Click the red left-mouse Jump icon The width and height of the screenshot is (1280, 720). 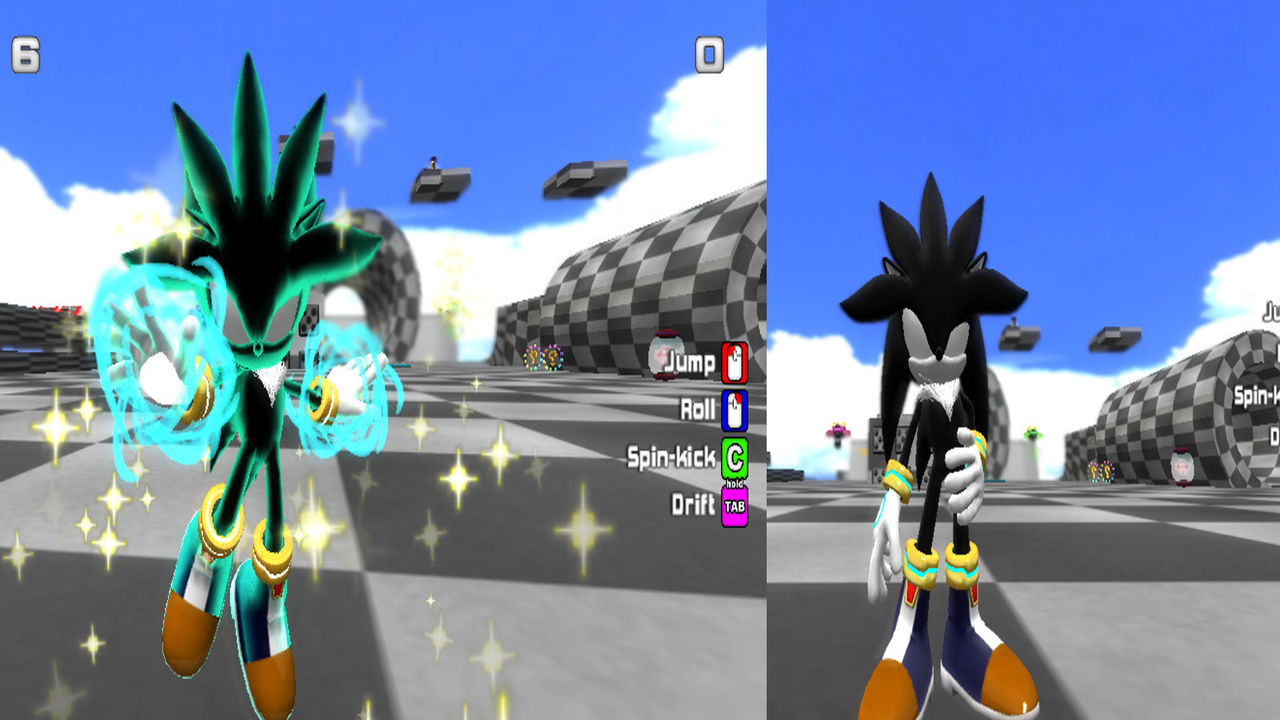pyautogui.click(x=734, y=360)
